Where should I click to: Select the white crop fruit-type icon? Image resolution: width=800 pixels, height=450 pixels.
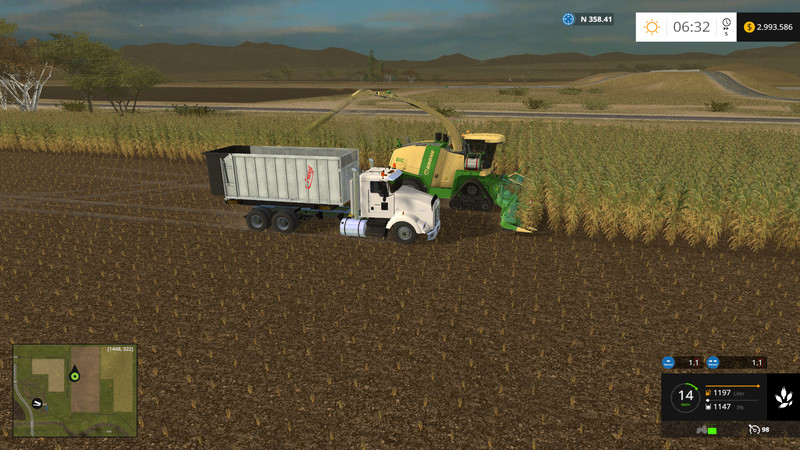782,398
